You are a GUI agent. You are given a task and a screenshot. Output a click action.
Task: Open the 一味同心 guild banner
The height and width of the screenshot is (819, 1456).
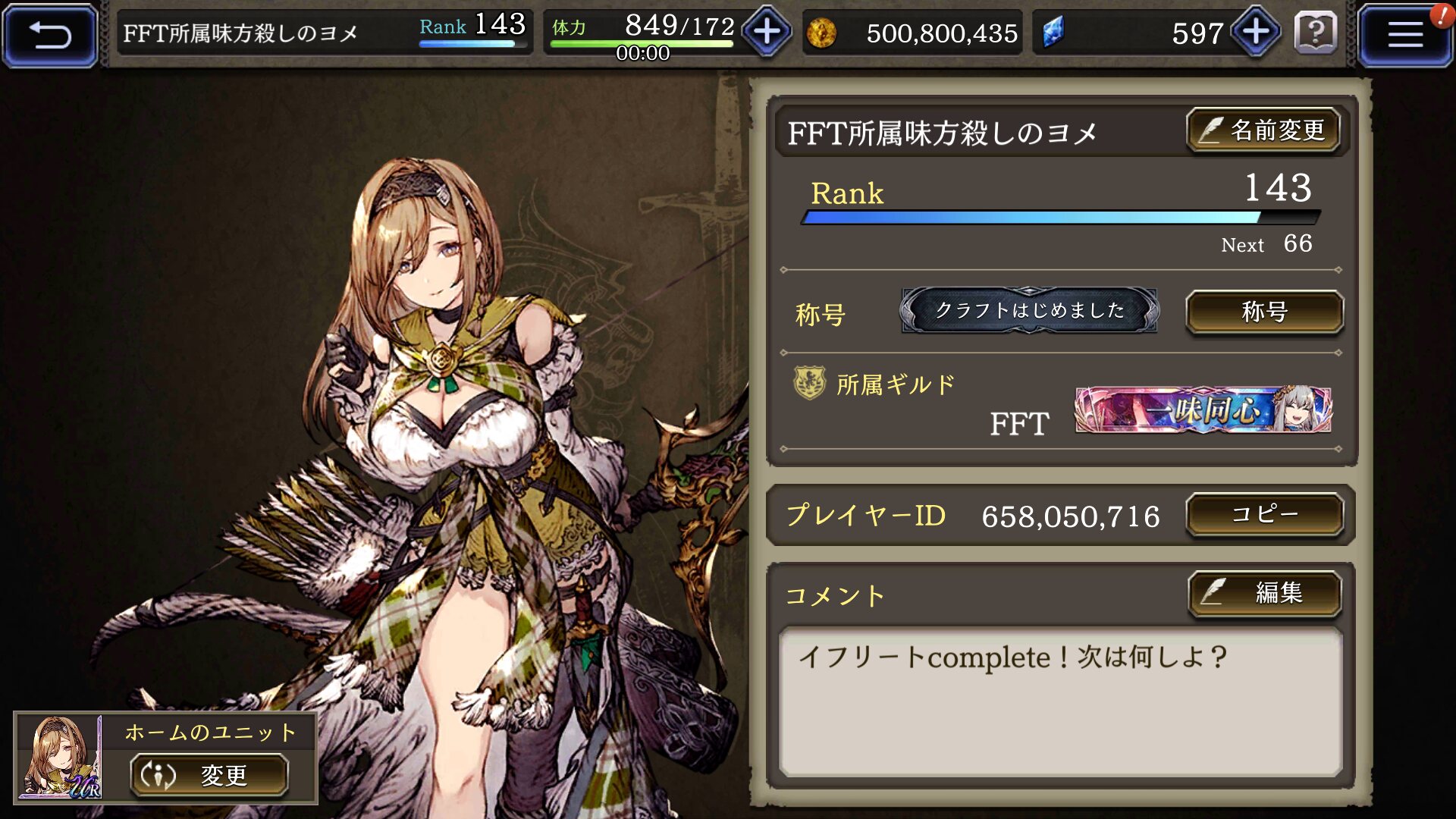[1203, 410]
